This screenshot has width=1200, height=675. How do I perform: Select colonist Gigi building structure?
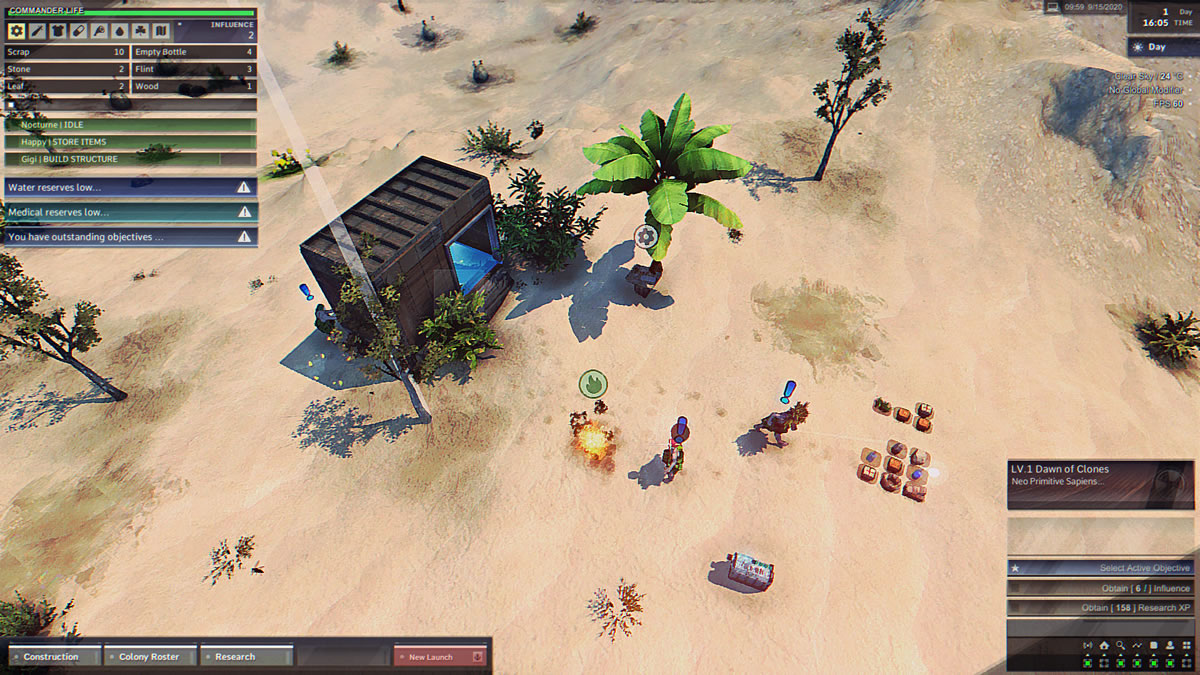click(x=131, y=159)
